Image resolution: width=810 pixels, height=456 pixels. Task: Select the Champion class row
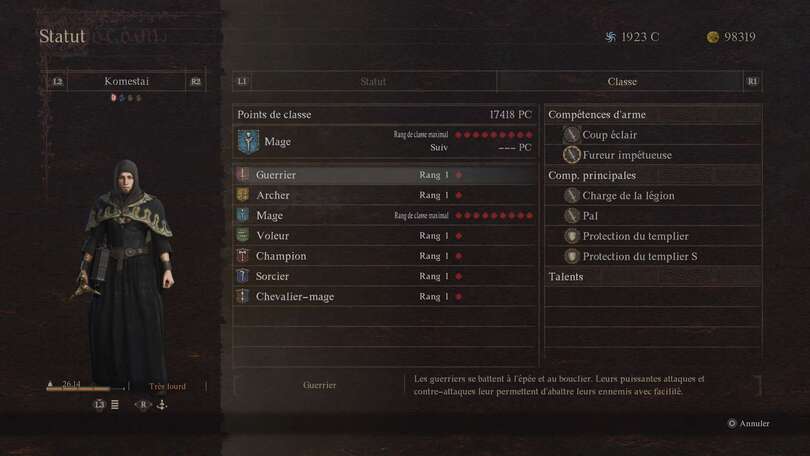(385, 256)
